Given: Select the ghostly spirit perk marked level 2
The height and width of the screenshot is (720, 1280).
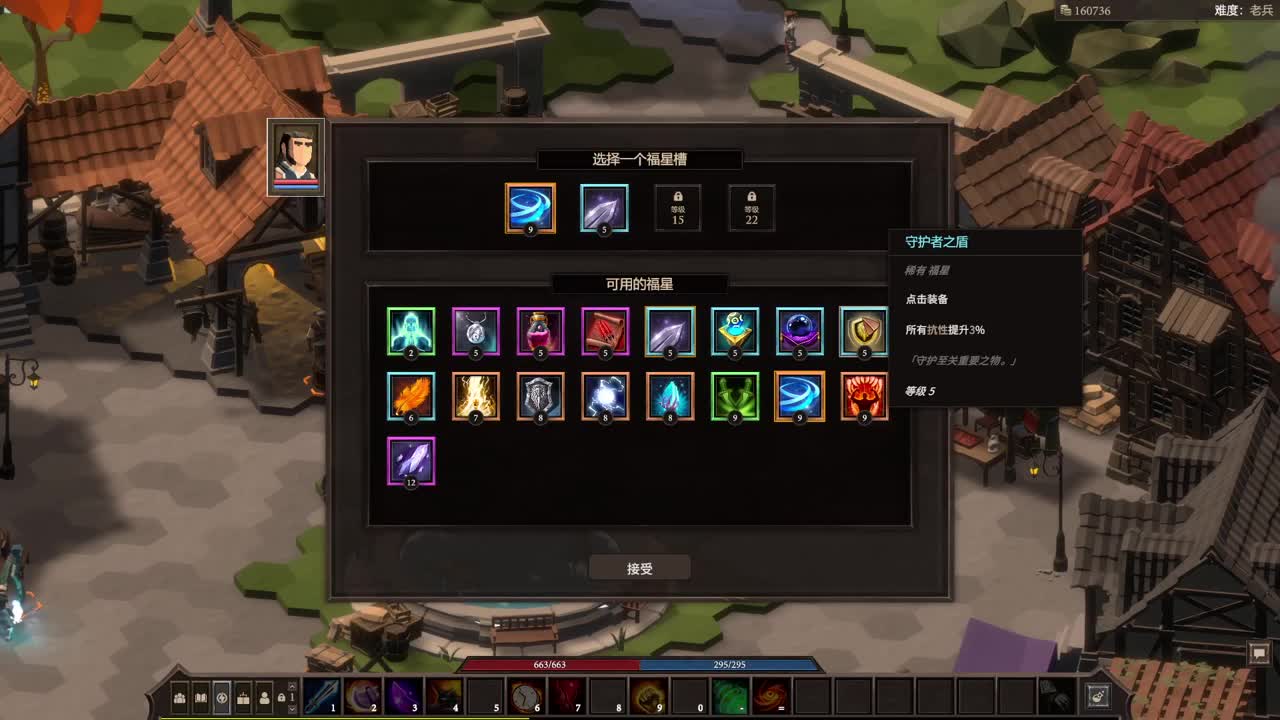Looking at the screenshot, I should point(412,332).
